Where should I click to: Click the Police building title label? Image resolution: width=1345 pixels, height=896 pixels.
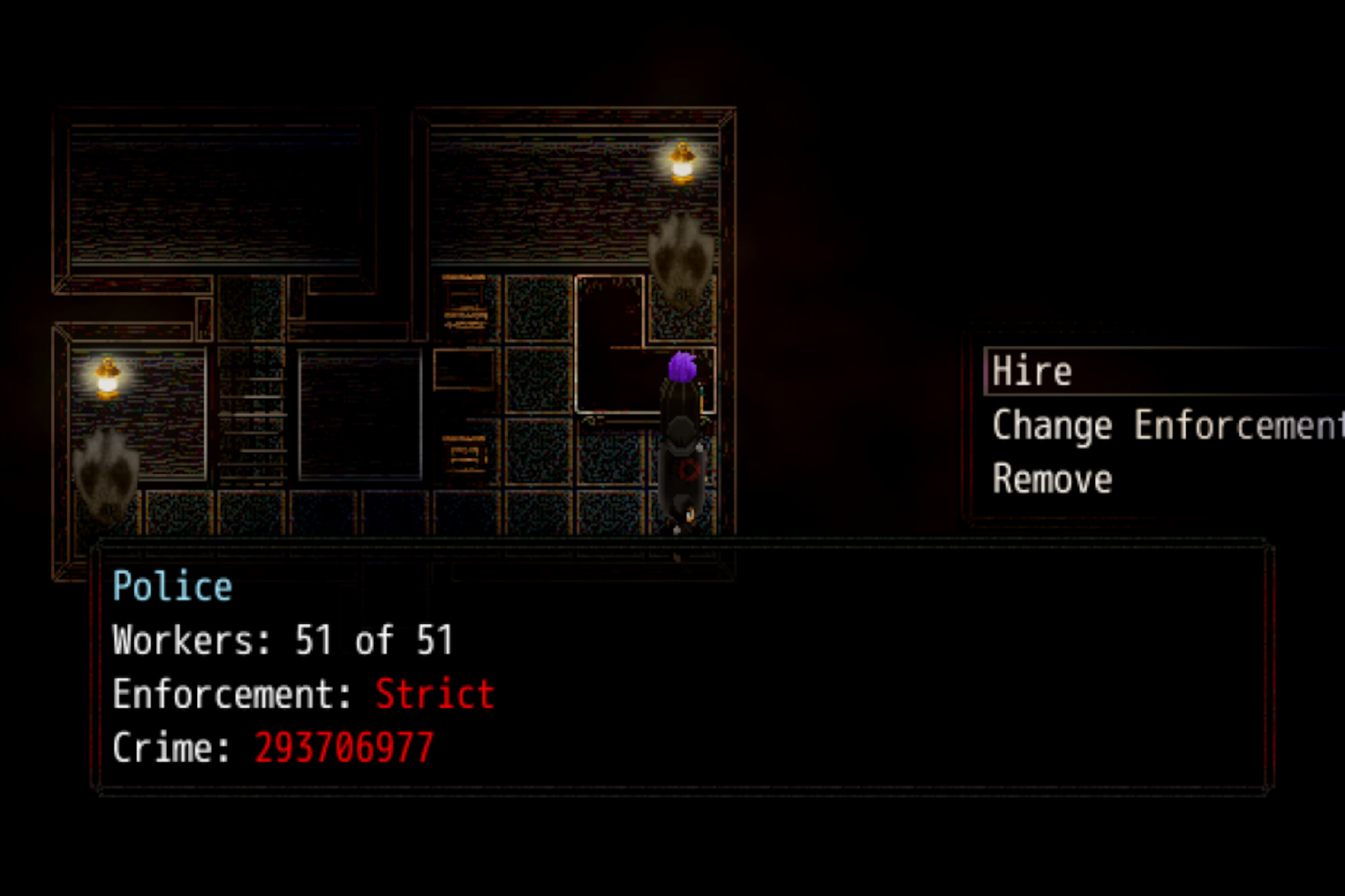coord(171,585)
